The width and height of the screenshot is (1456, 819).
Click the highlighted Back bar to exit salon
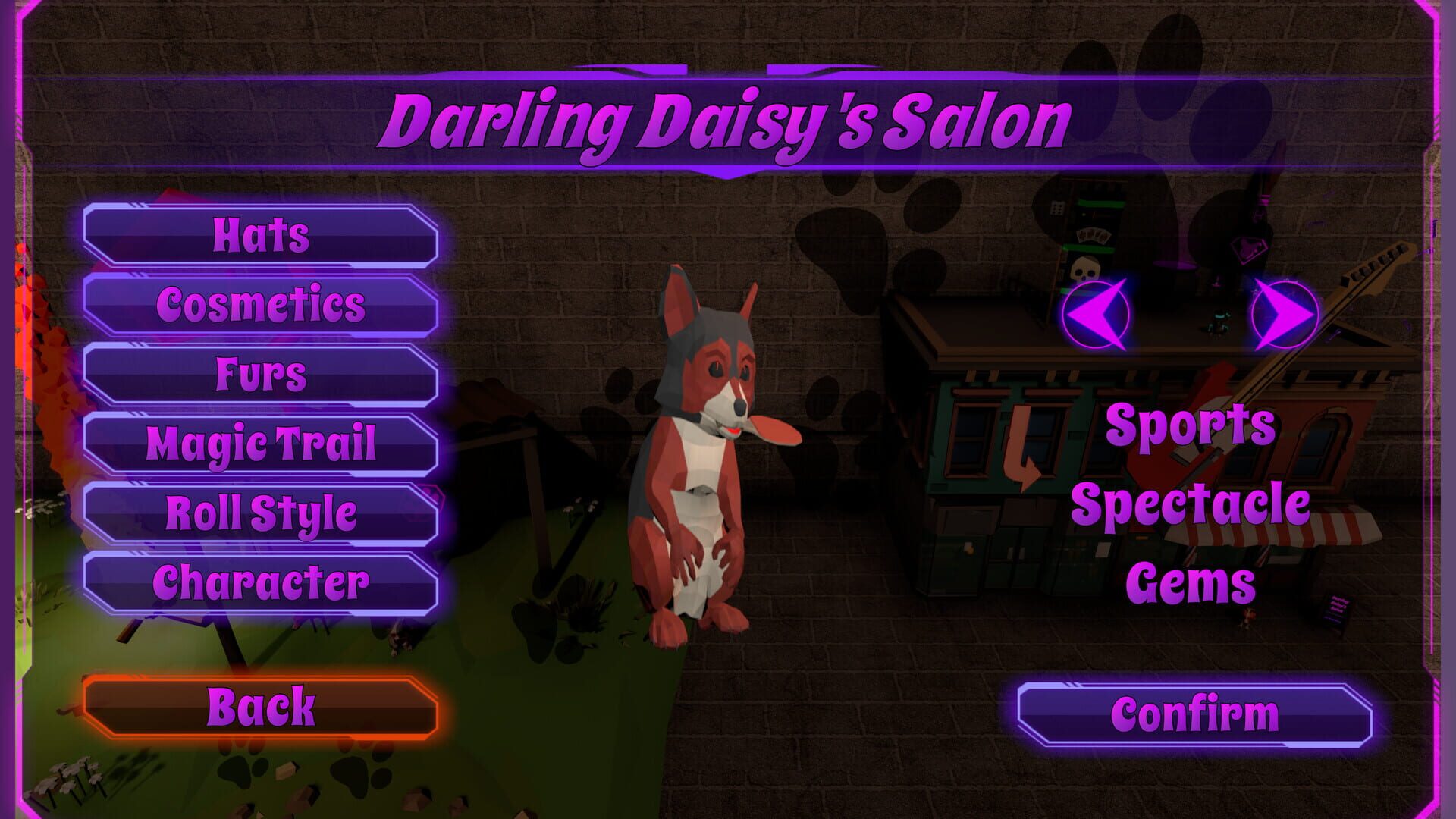(x=262, y=708)
